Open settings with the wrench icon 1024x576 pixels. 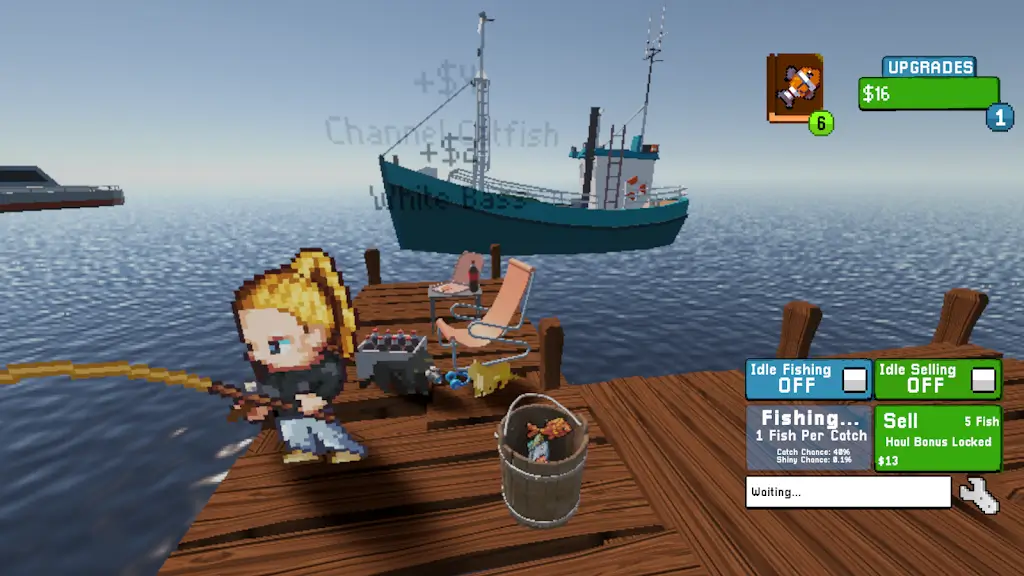pyautogui.click(x=978, y=495)
